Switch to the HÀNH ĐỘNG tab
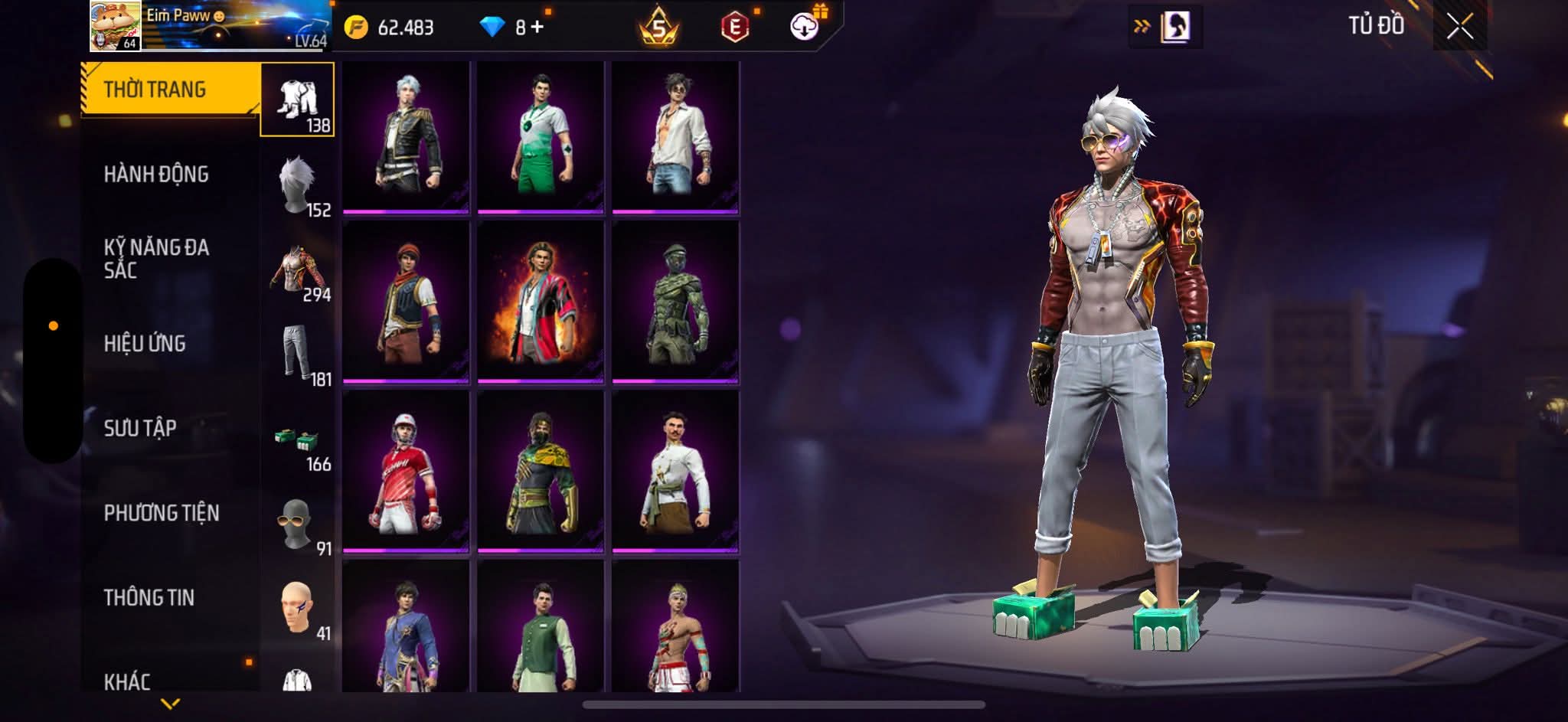This screenshot has width=1568, height=722. (x=156, y=175)
